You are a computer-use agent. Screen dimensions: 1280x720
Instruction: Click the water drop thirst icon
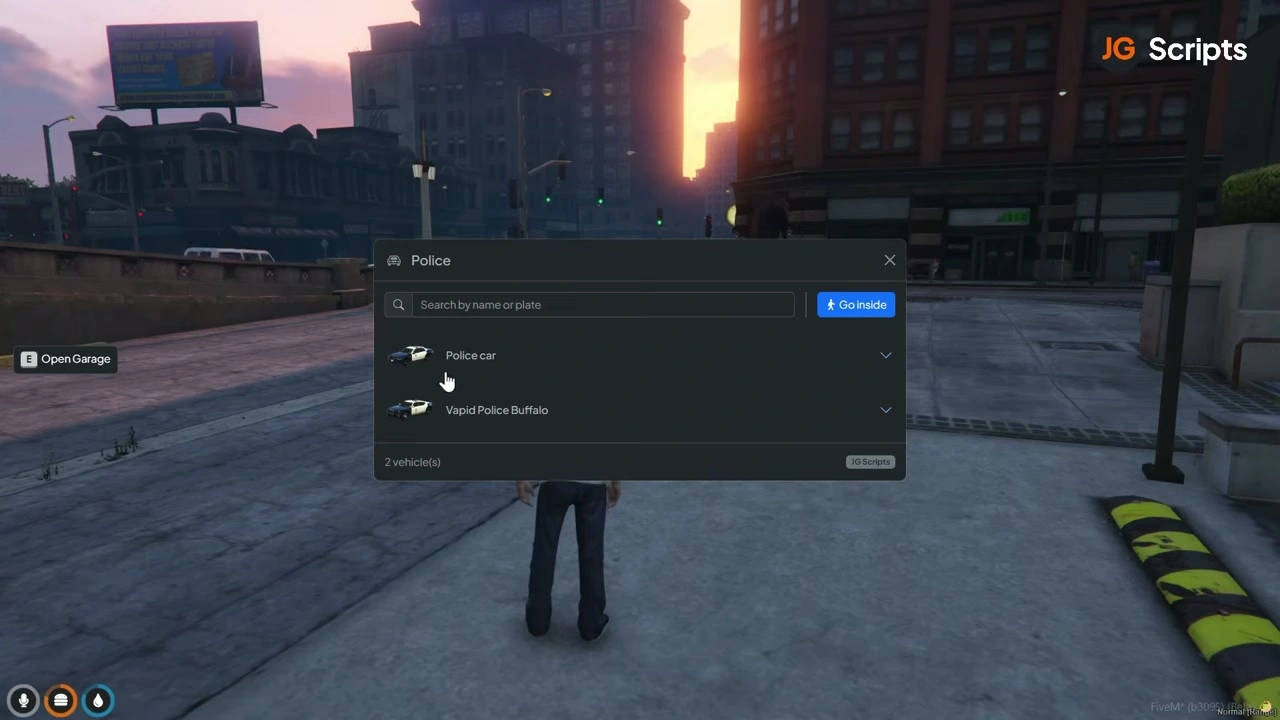98,701
